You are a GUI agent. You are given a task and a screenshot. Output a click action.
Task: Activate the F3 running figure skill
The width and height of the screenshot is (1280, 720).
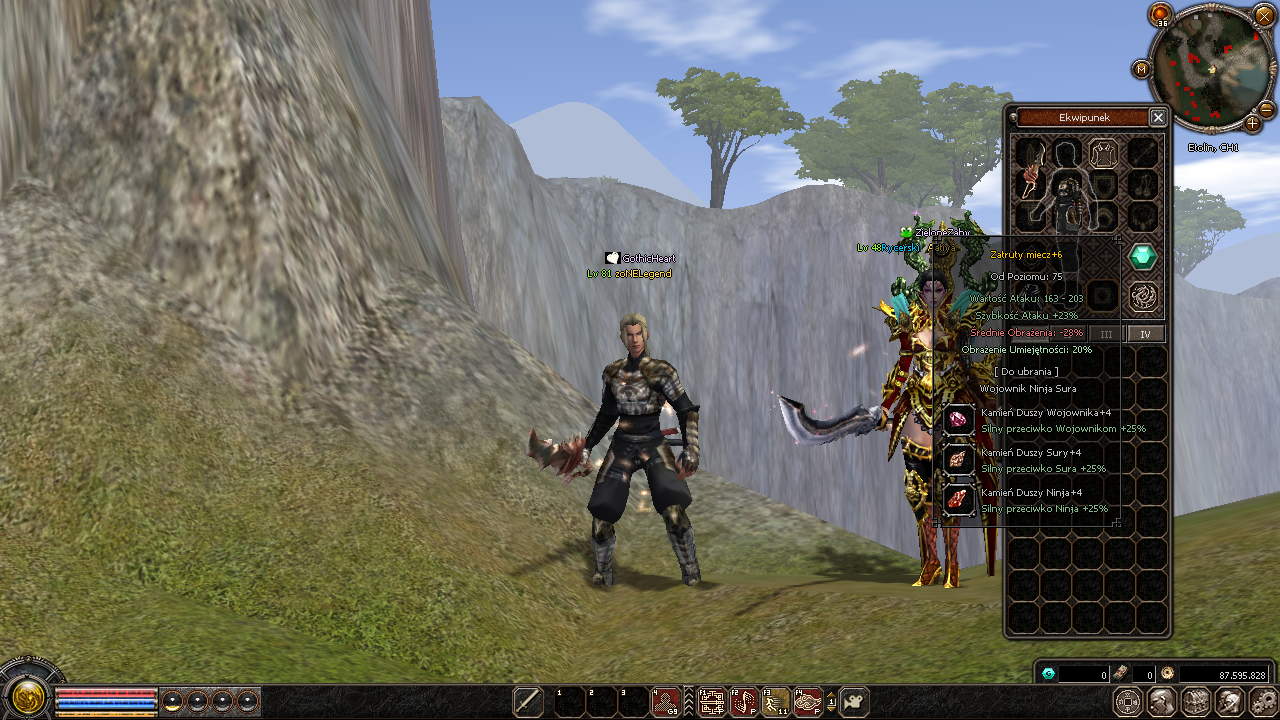click(x=776, y=703)
